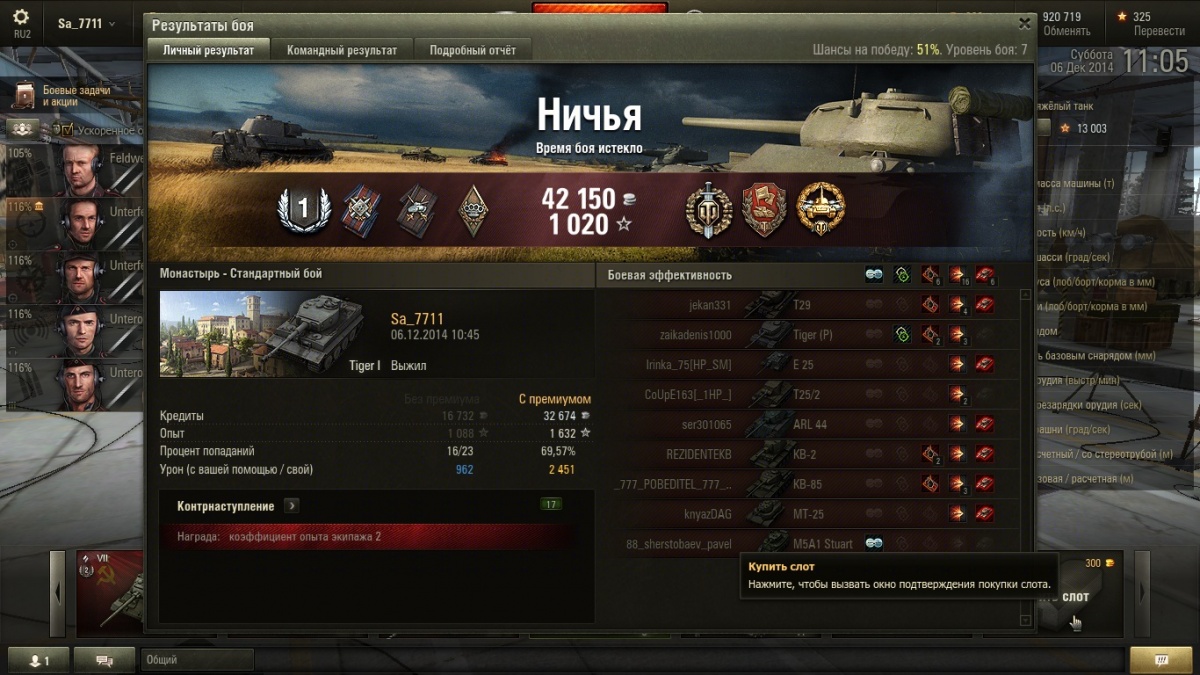Image resolution: width=1200 pixels, height=675 pixels.
Task: Choose the ser301065 ARL 44 row
Action: pos(810,425)
